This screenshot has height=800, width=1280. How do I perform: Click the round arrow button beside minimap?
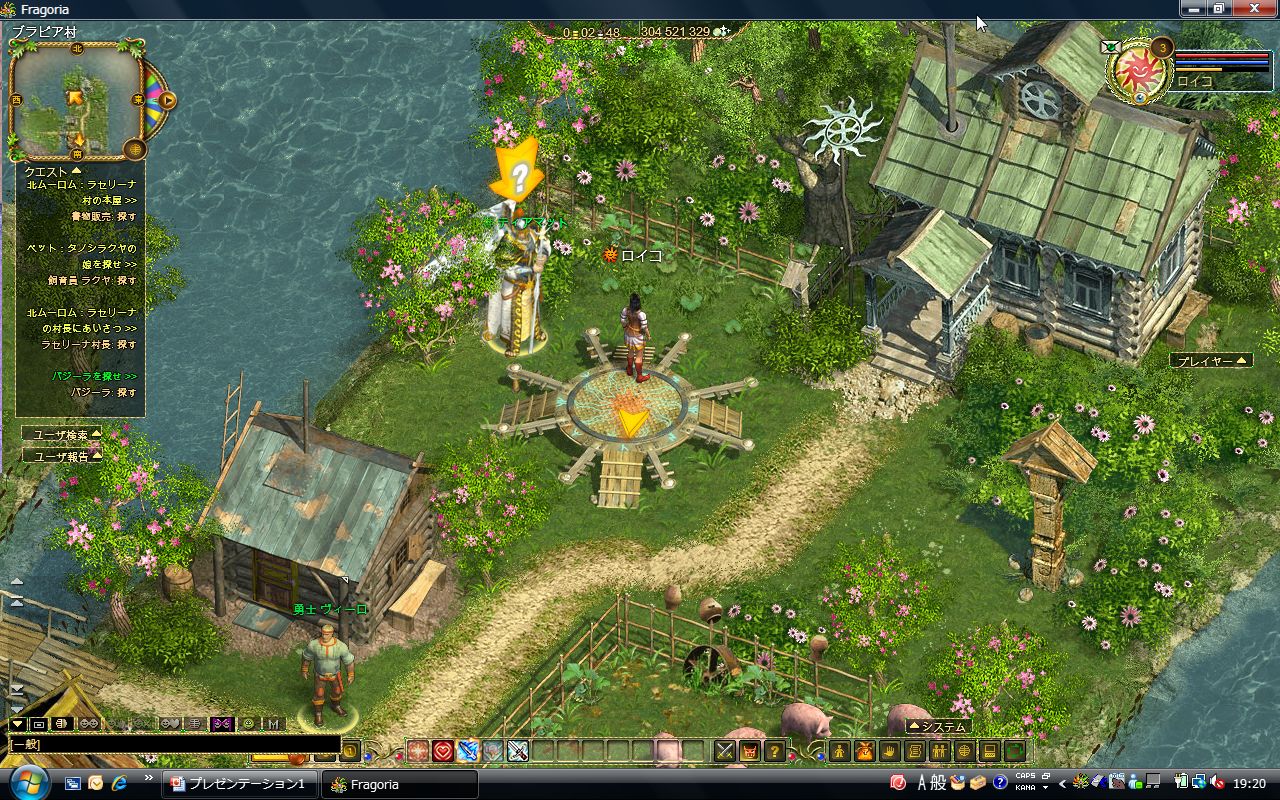[168, 100]
